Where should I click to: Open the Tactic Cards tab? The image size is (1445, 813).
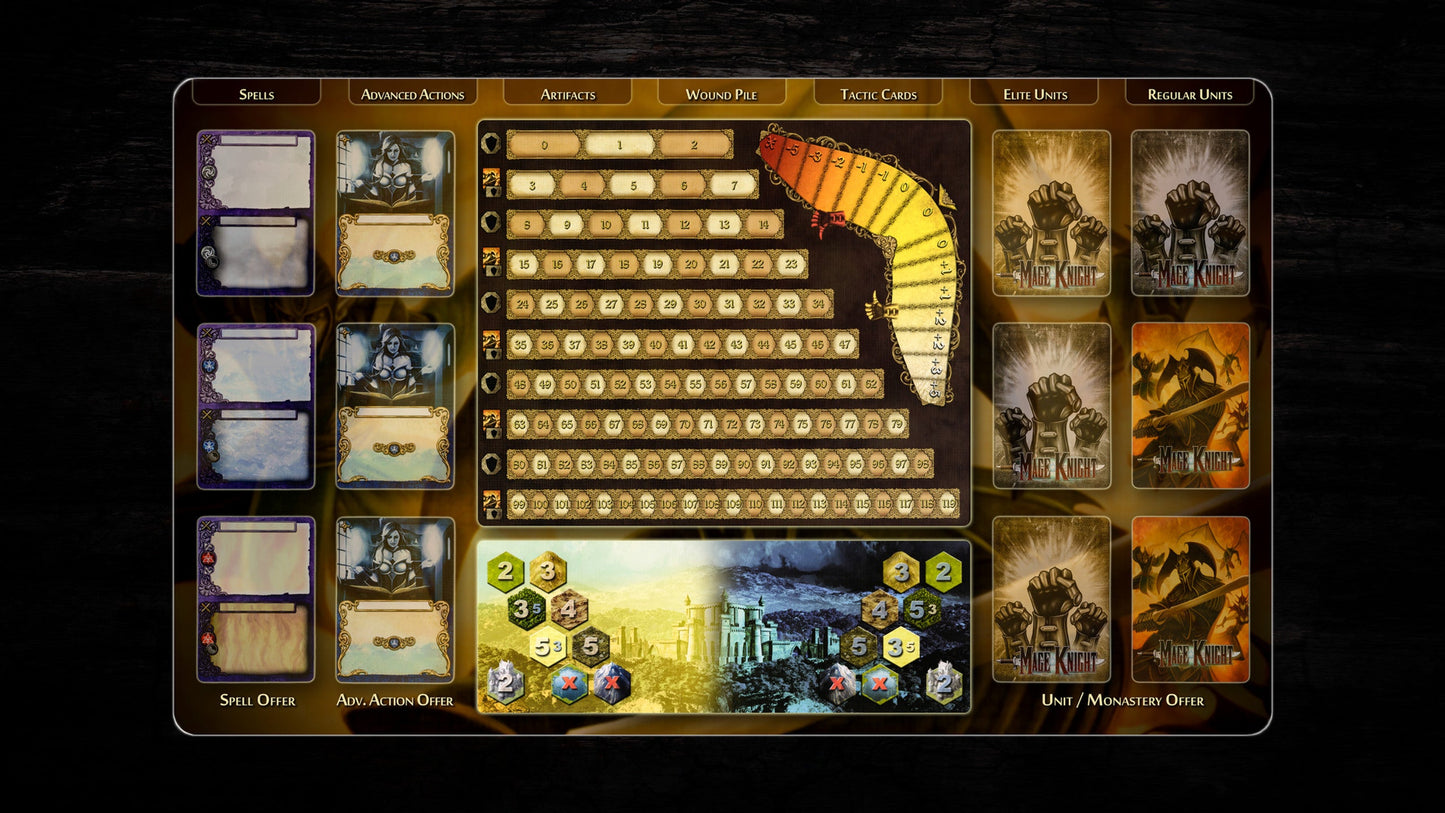pyautogui.click(x=878, y=94)
